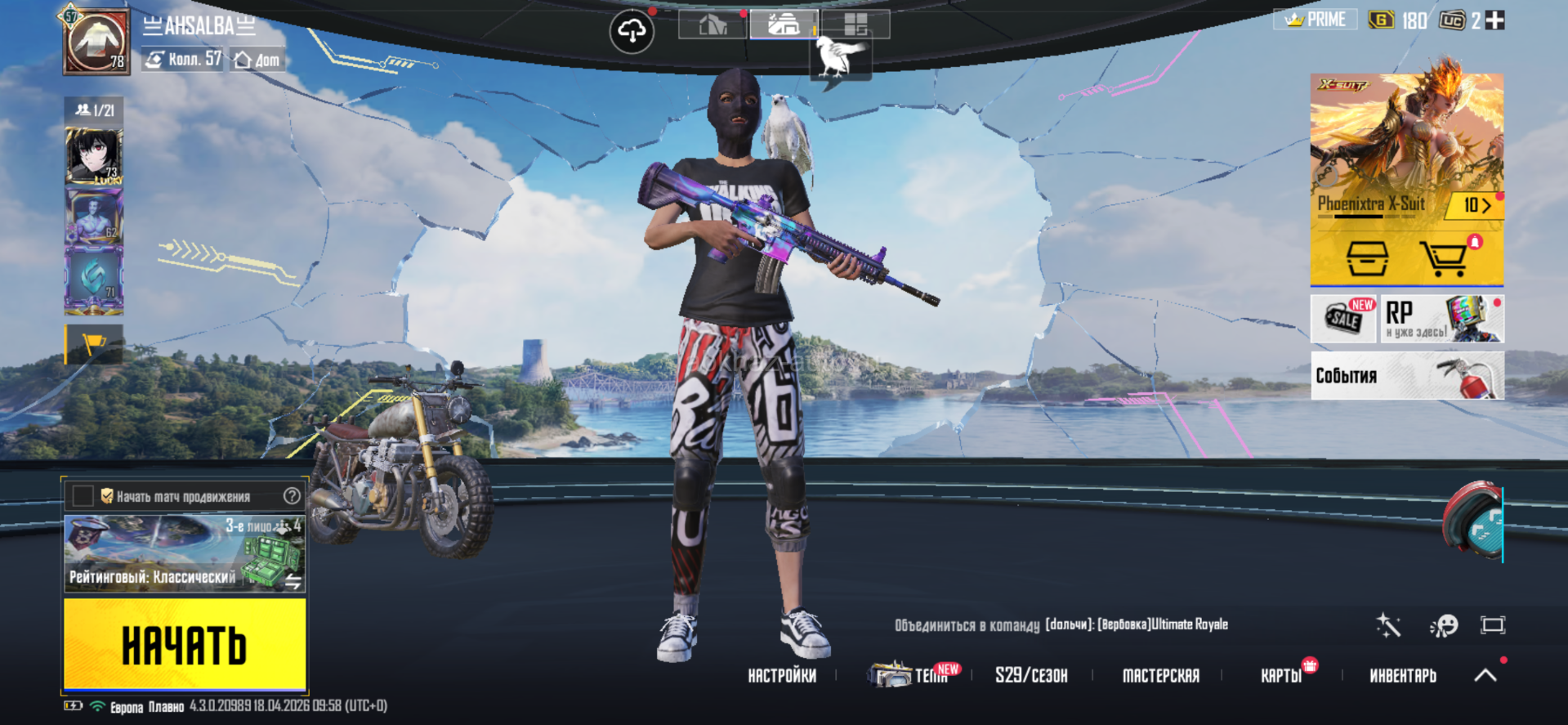
Task: Open МАСТЕРСКАЯ workshop menu
Action: tap(1160, 676)
